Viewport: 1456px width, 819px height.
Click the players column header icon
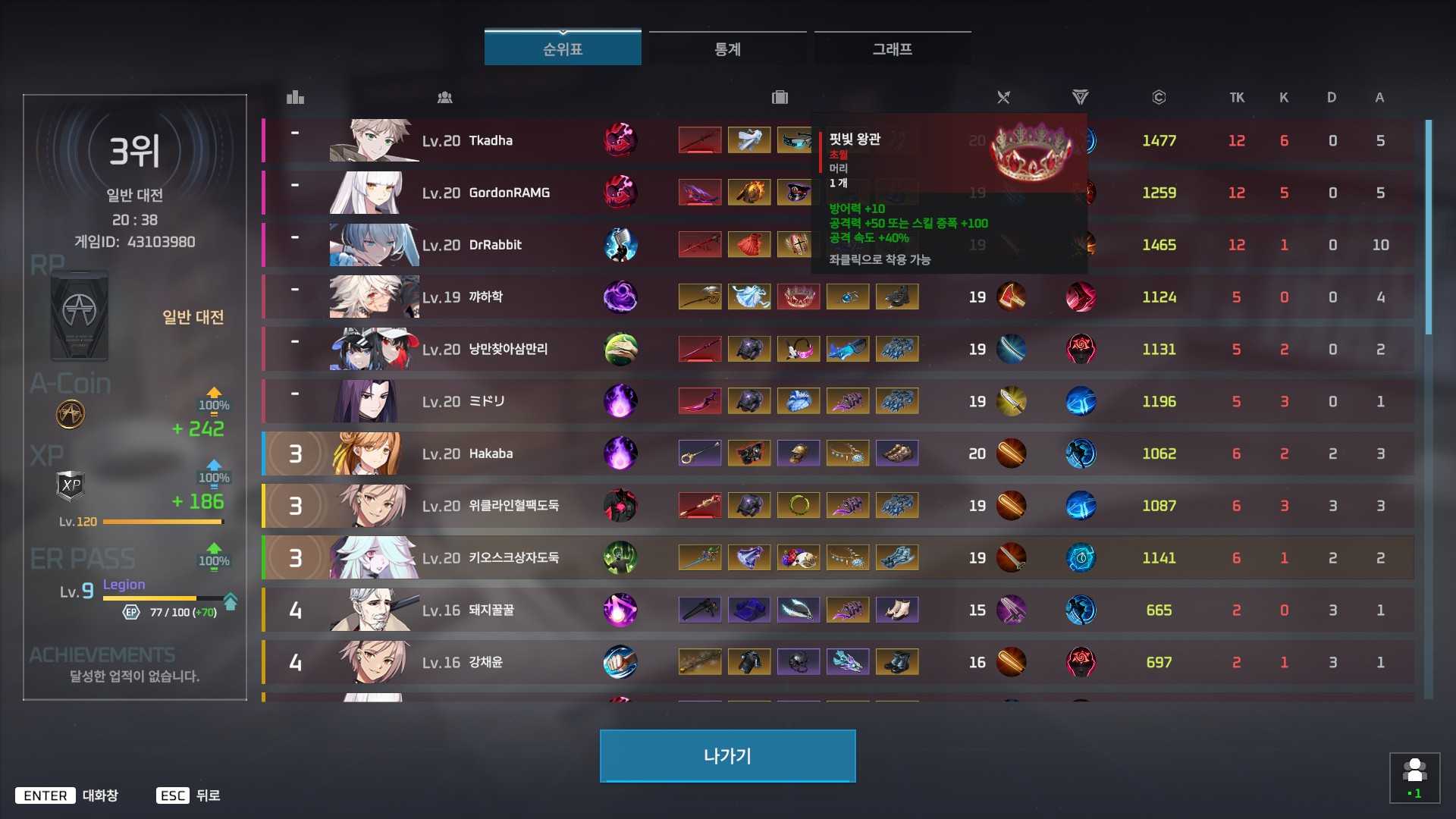coord(445,97)
